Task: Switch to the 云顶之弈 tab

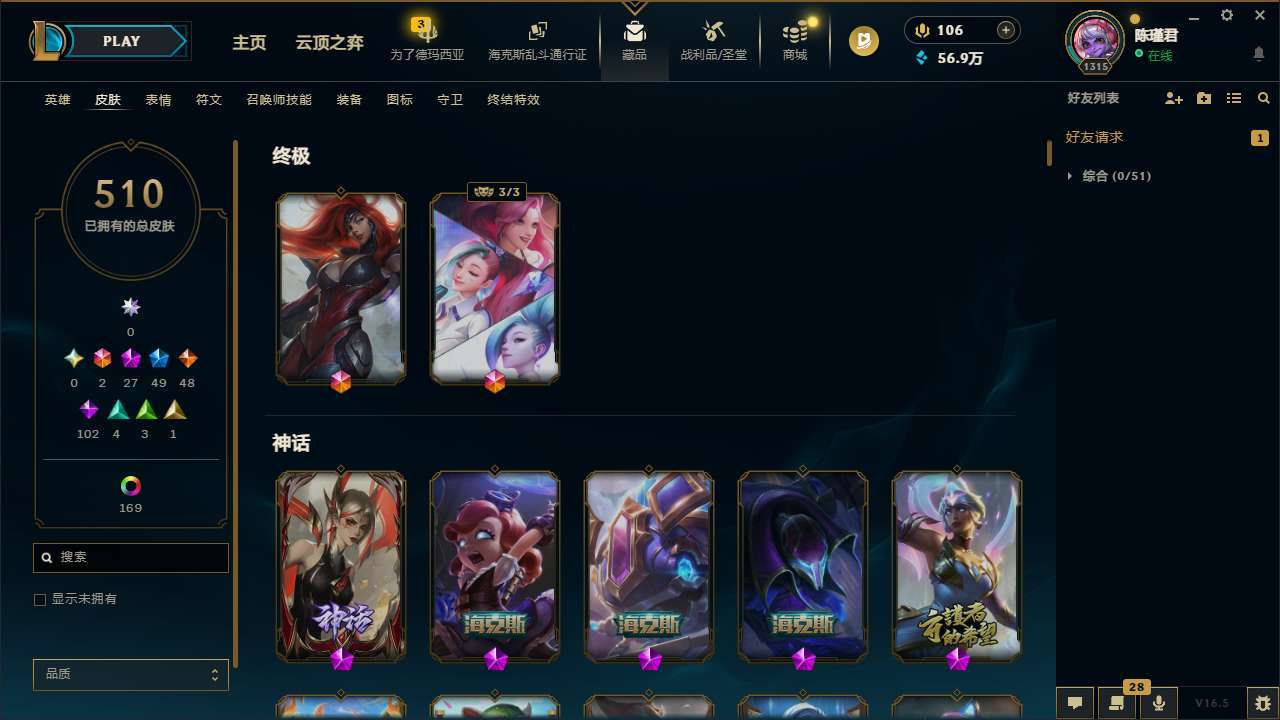Action: point(330,41)
